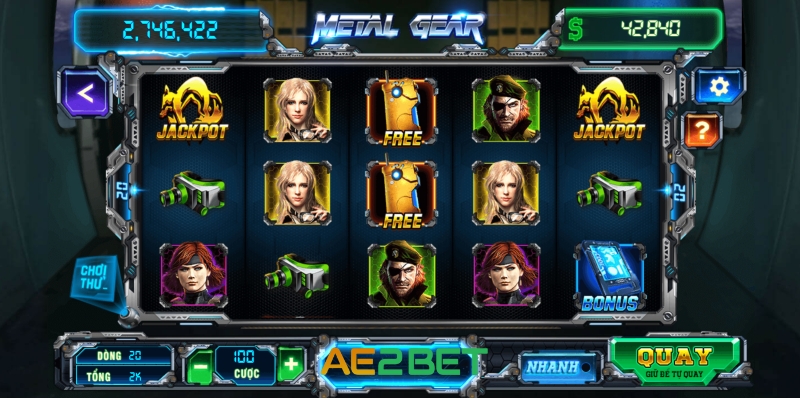Image resolution: width=800 pixels, height=400 pixels.
Task: Go back with the purple arrow button
Action: point(86,94)
